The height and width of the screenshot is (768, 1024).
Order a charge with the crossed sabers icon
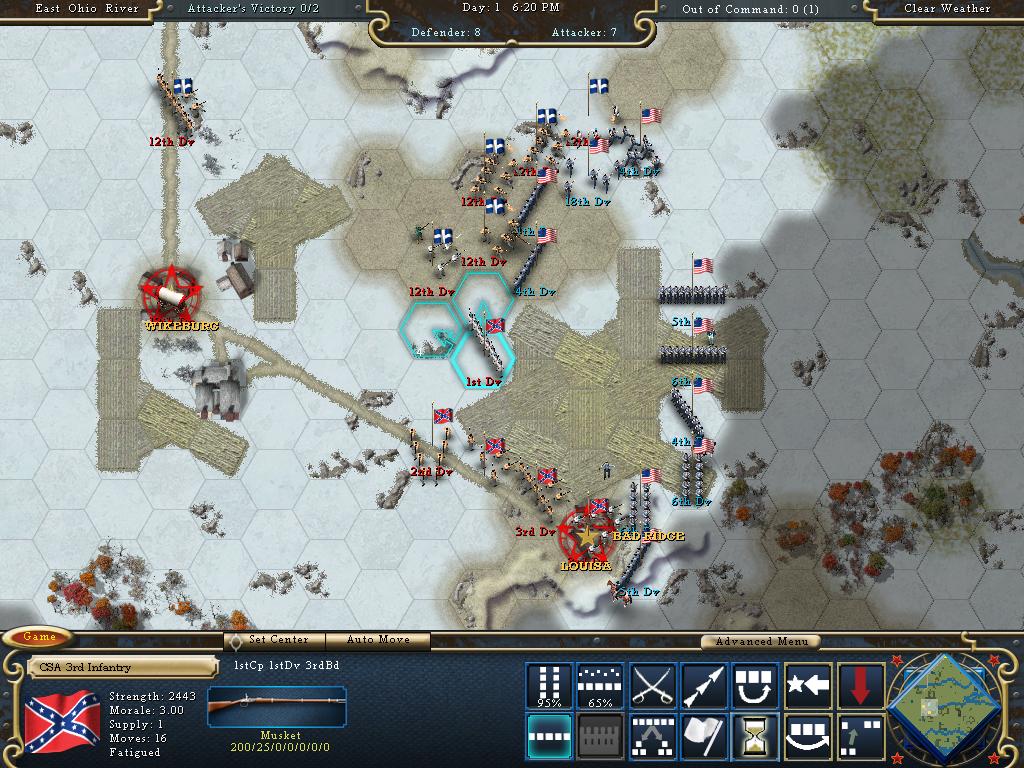652,686
